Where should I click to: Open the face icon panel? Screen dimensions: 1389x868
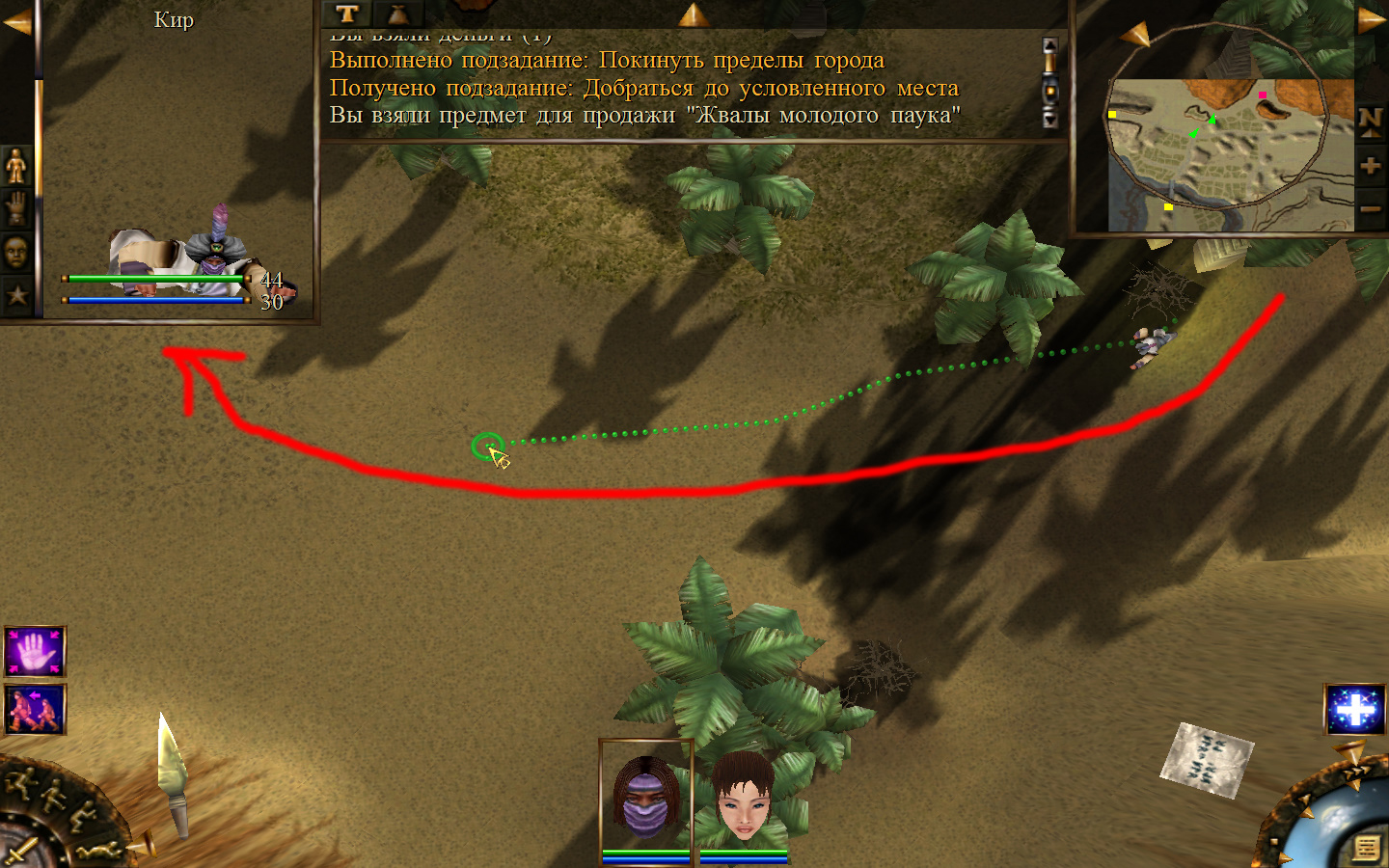coord(16,252)
